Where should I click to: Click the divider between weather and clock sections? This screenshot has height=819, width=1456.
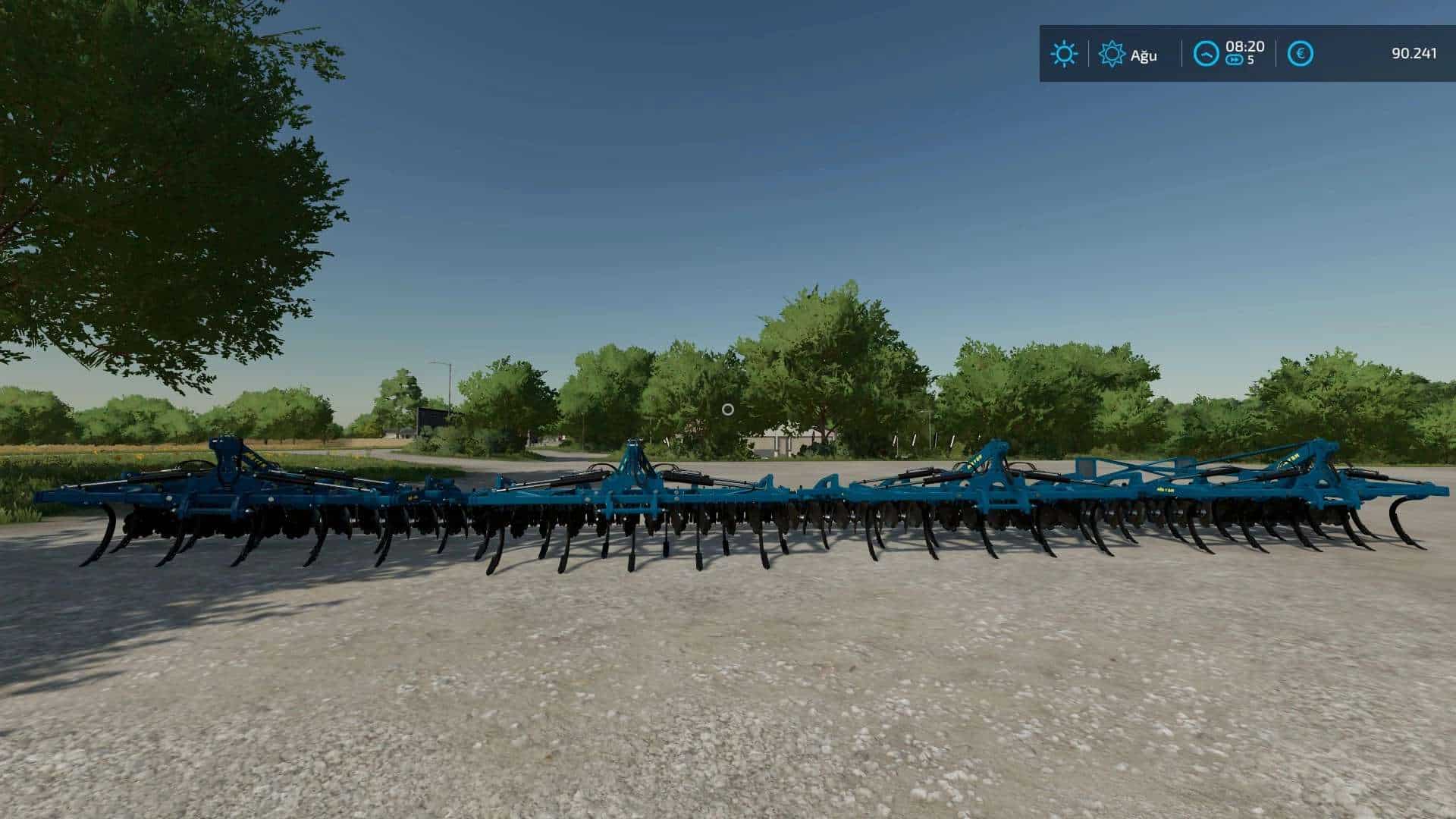point(1181,52)
